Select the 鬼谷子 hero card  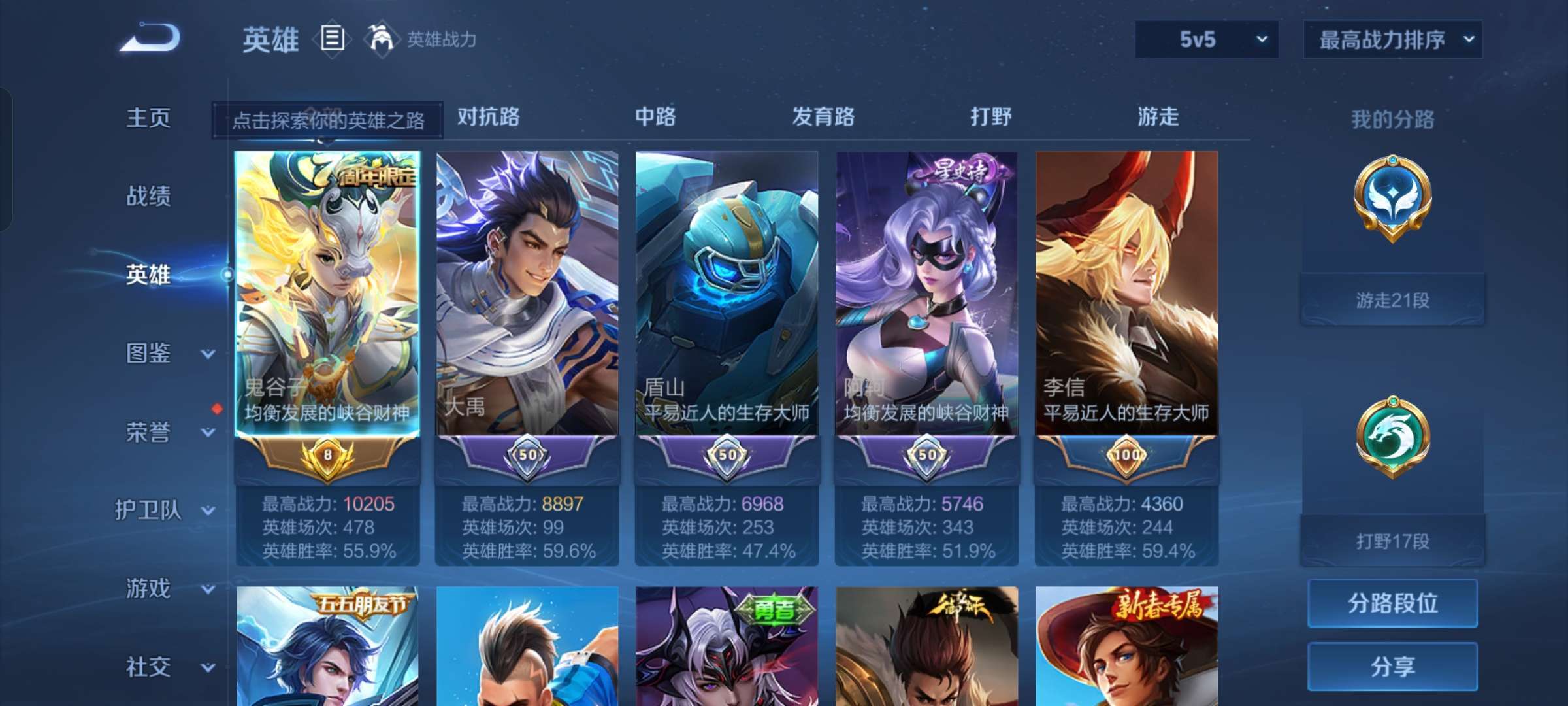[329, 294]
